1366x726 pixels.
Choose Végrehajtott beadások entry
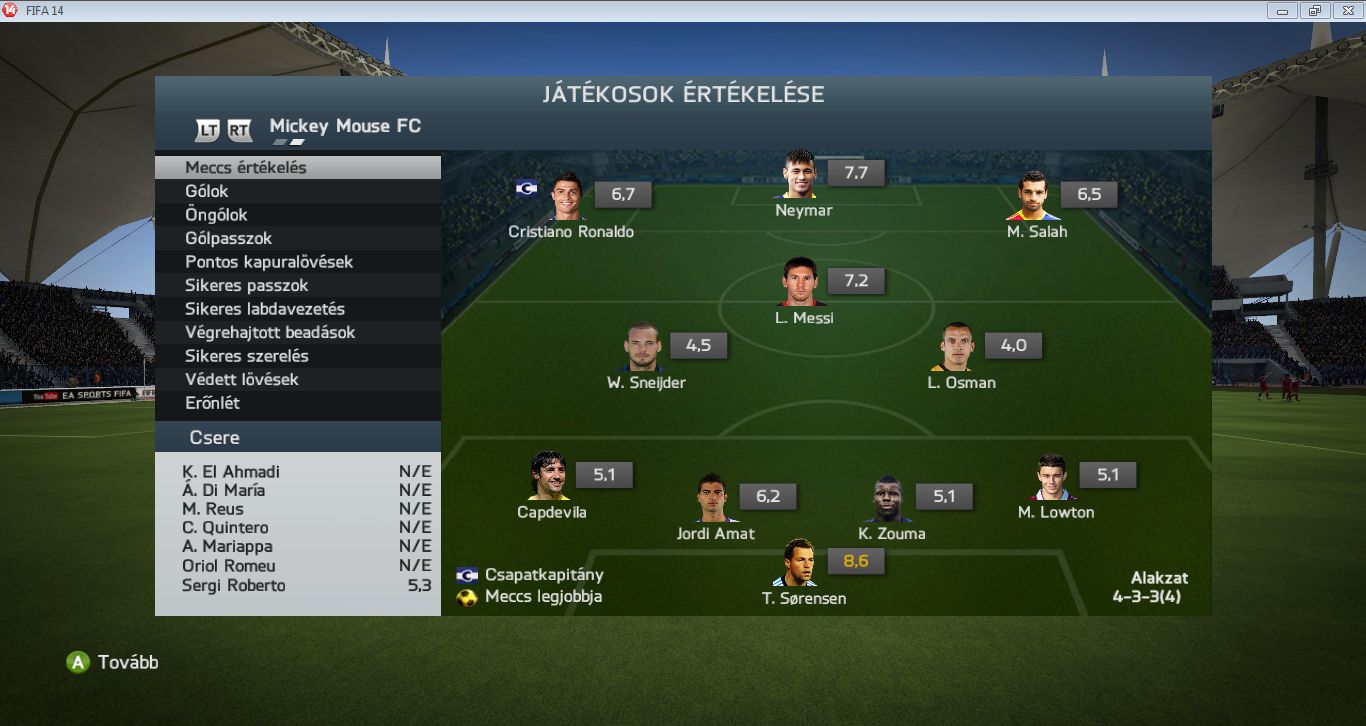pyautogui.click(x=270, y=332)
